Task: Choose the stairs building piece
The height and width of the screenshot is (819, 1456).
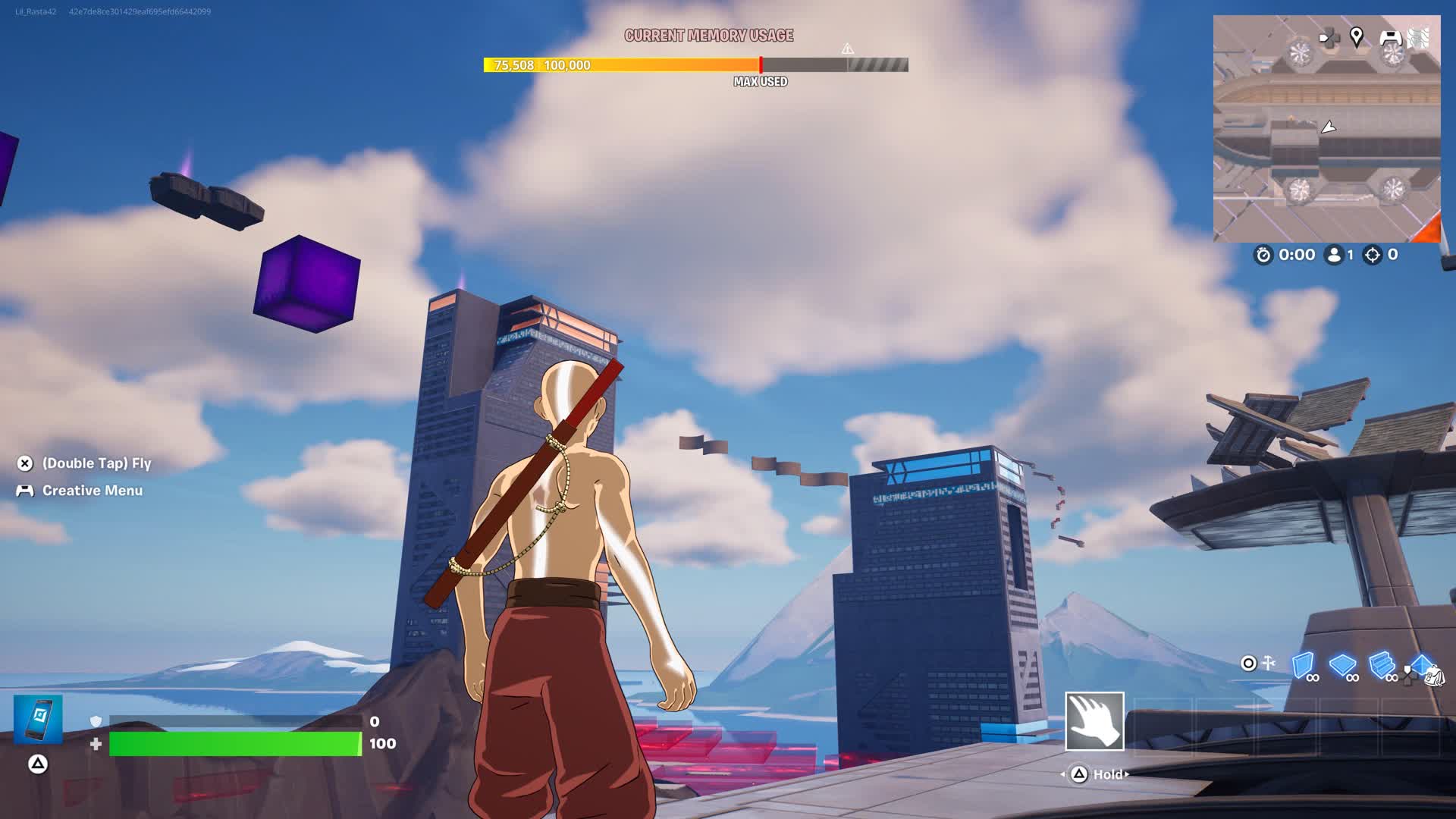Action: pyautogui.click(x=1382, y=665)
